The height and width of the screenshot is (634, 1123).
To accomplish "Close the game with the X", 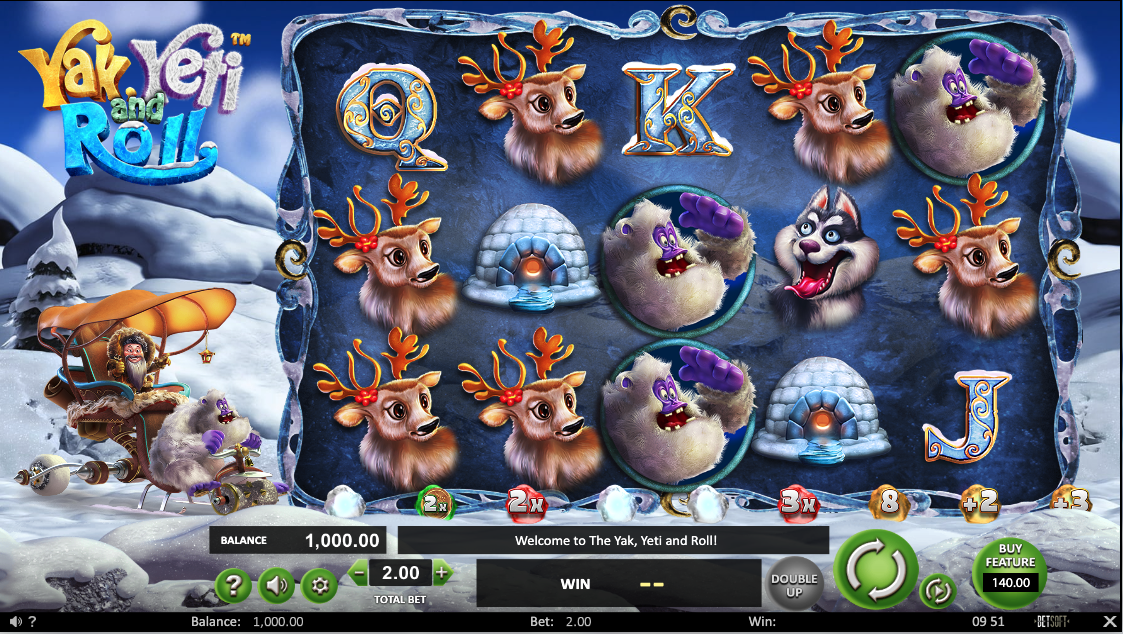I will (x=1107, y=622).
